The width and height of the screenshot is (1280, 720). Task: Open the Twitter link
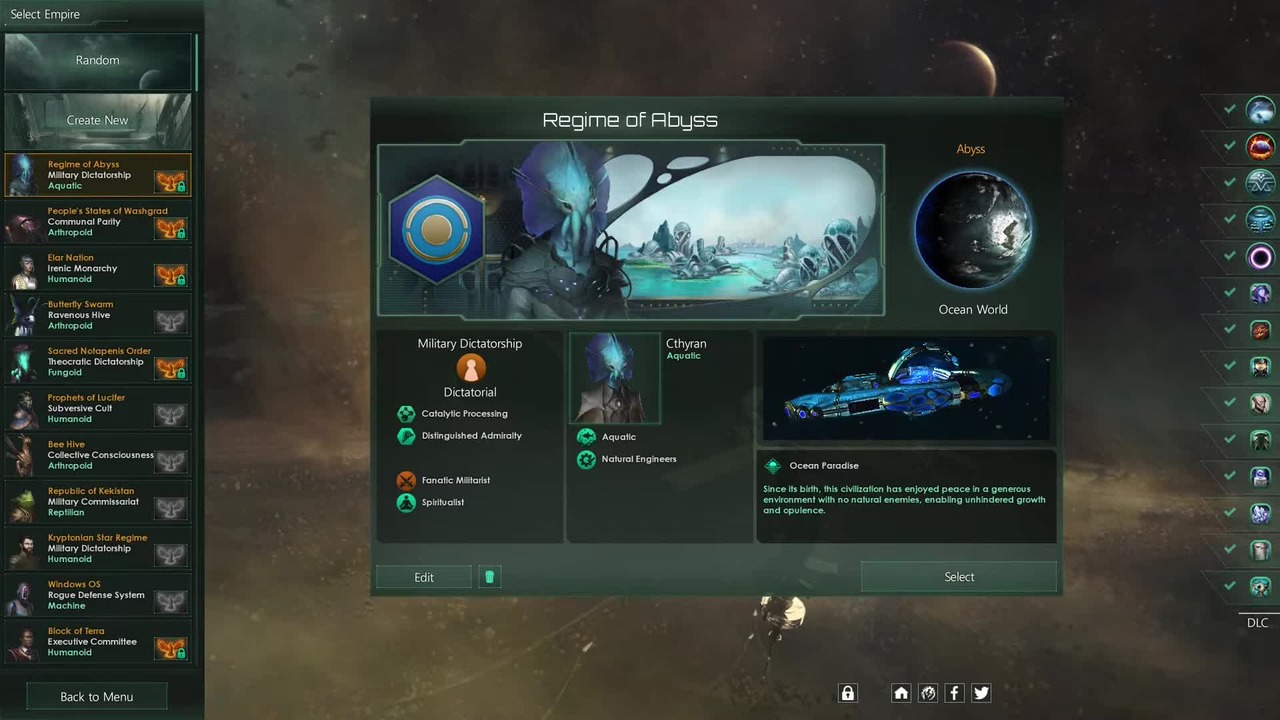pyautogui.click(x=981, y=693)
